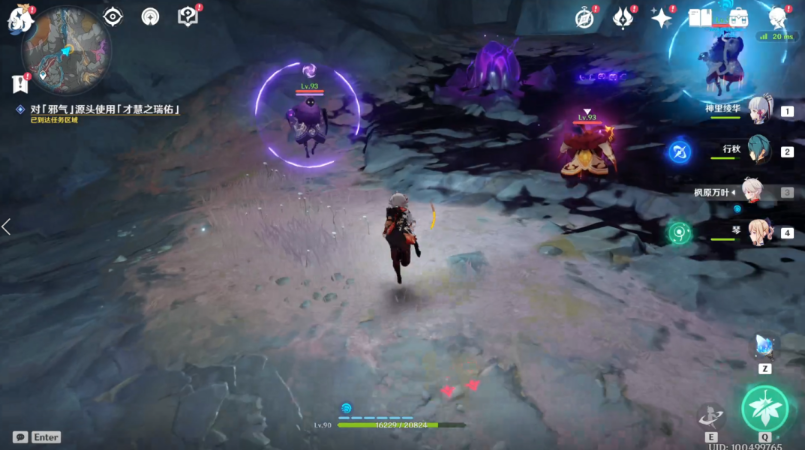805x450 pixels.
Task: Toggle the eye-shaped elemental sight icon
Action: click(x=113, y=17)
